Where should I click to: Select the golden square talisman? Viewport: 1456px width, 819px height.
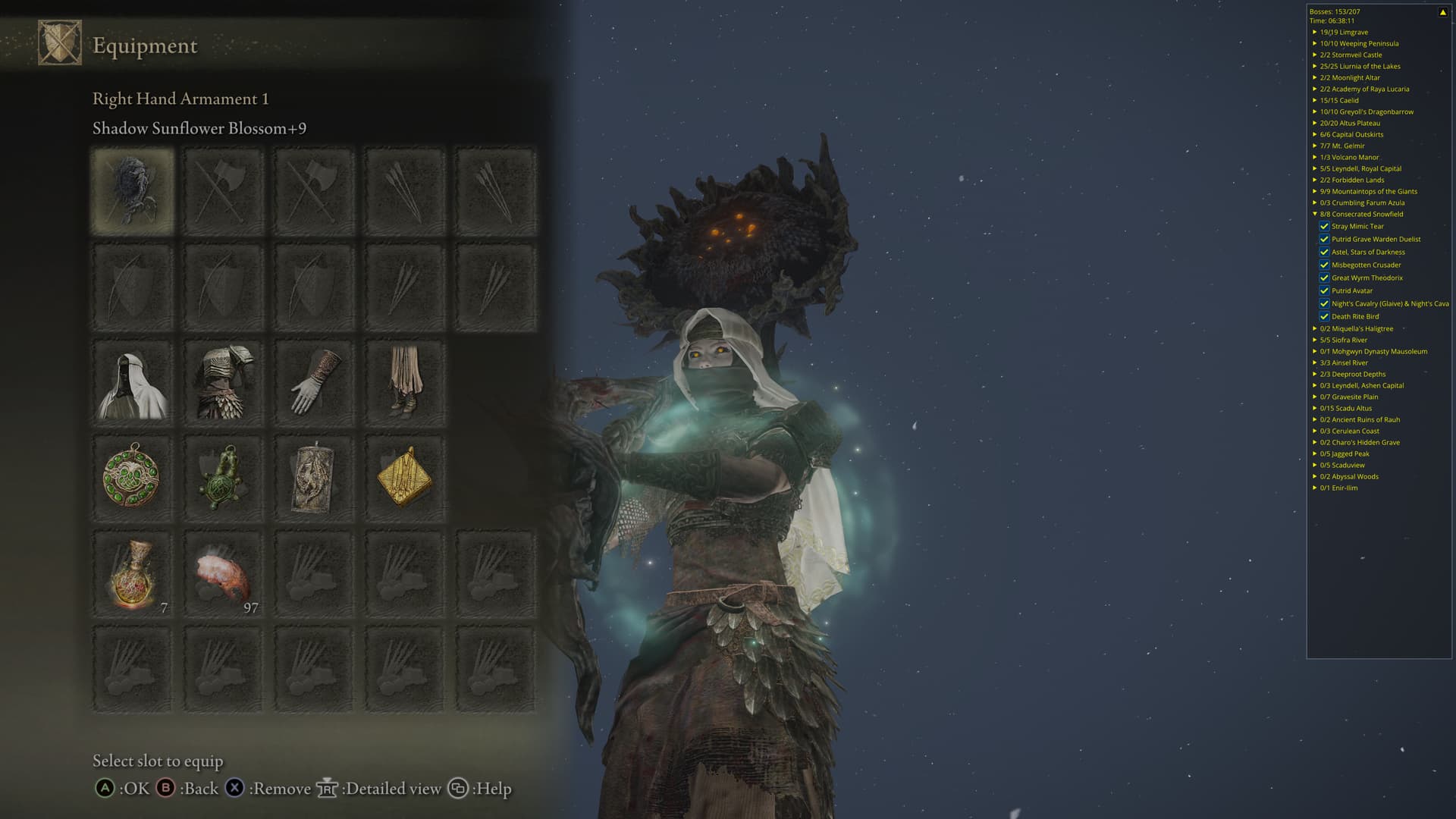tap(404, 478)
